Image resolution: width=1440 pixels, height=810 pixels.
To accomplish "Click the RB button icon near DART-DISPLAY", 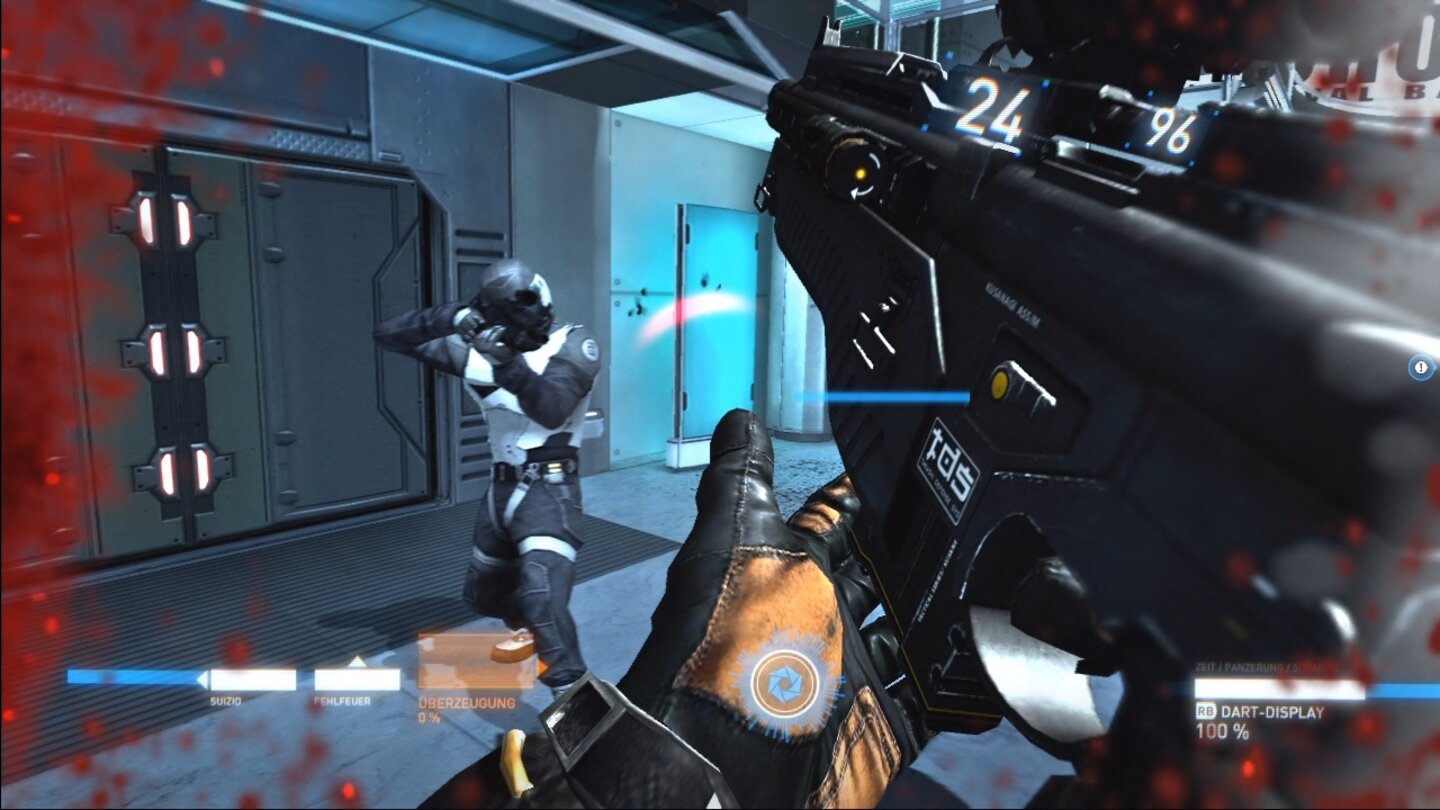I will click(x=1206, y=709).
